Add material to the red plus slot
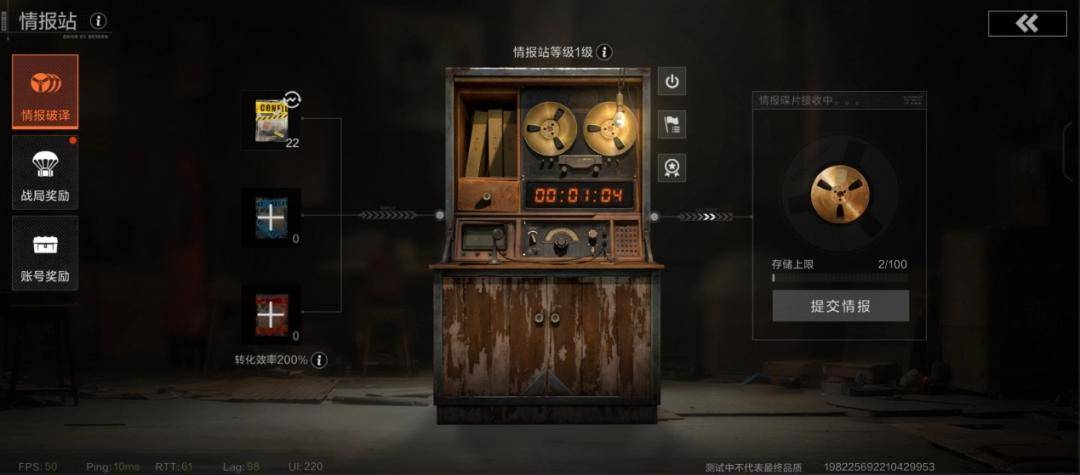 pos(270,314)
